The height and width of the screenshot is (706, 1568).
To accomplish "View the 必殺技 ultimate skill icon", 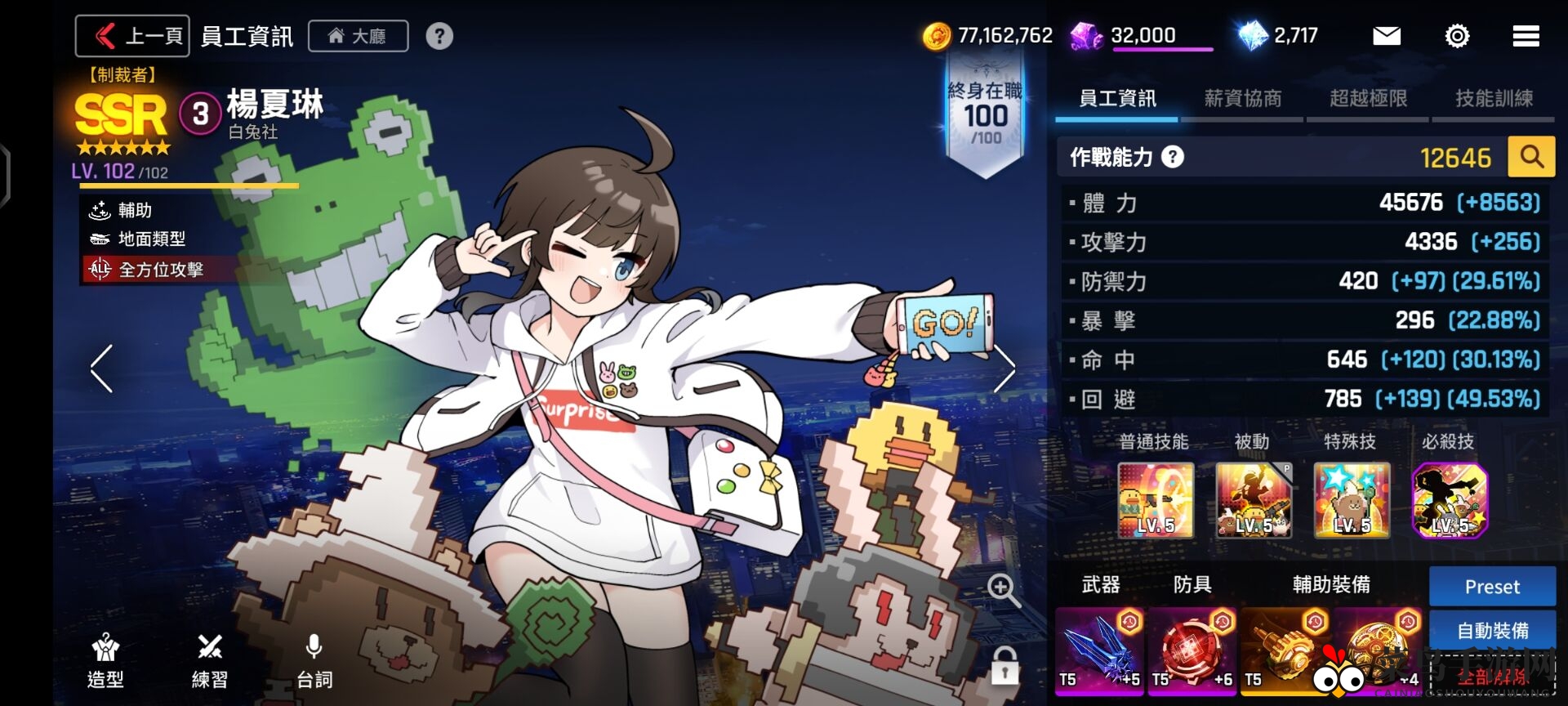I will [1450, 499].
